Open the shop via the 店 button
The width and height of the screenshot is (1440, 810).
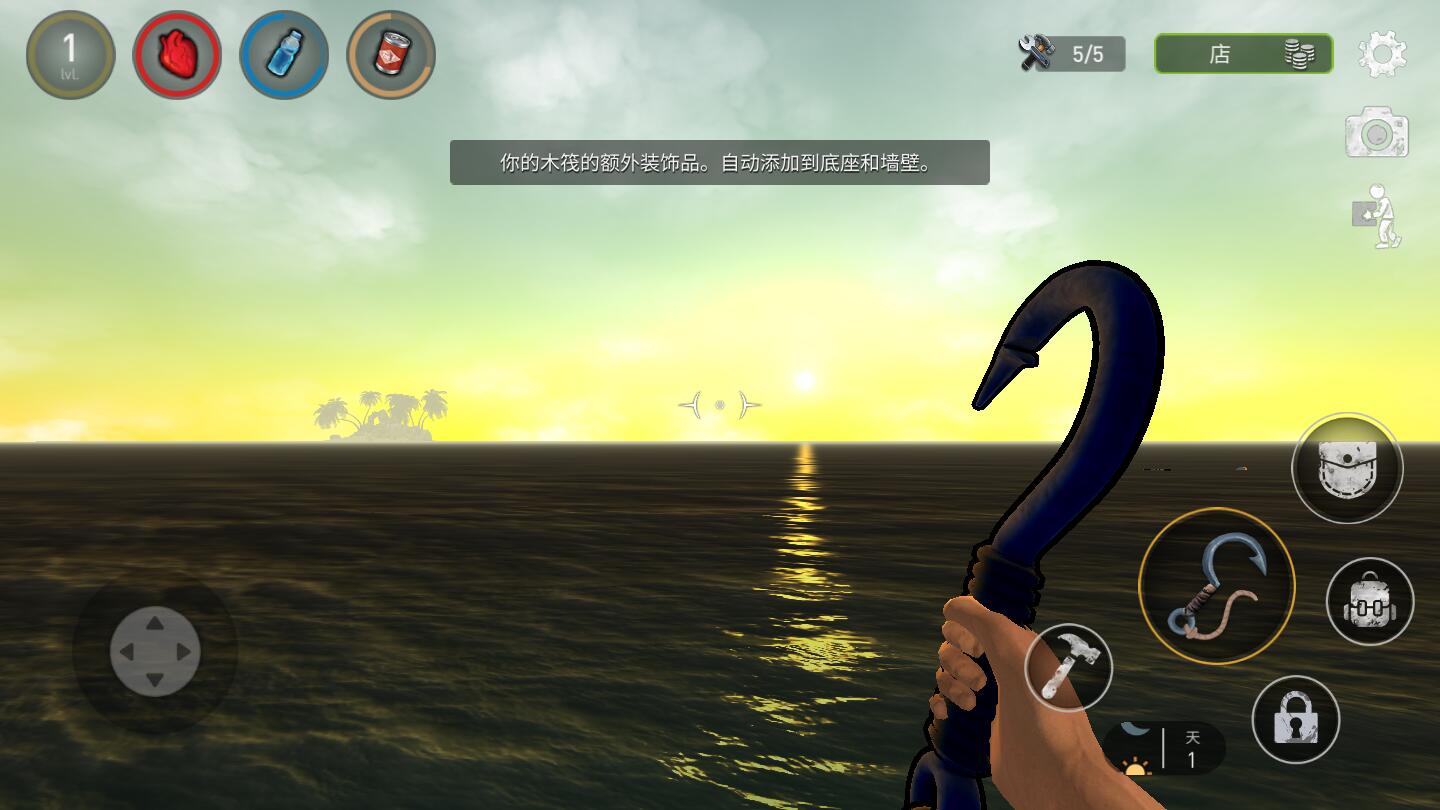coord(1243,54)
